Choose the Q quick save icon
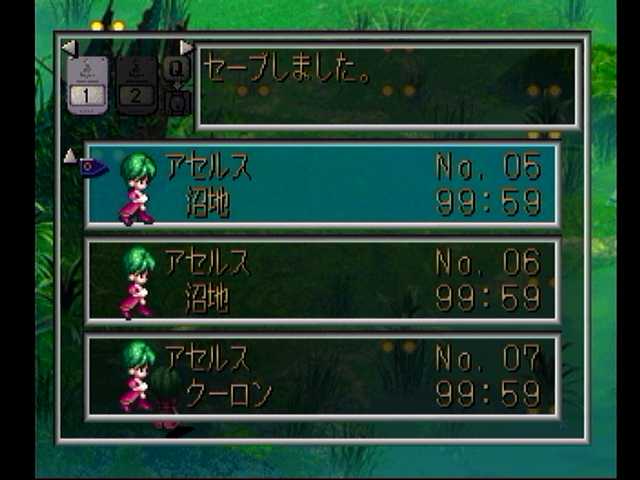Image resolution: width=640 pixels, height=480 pixels. click(176, 68)
